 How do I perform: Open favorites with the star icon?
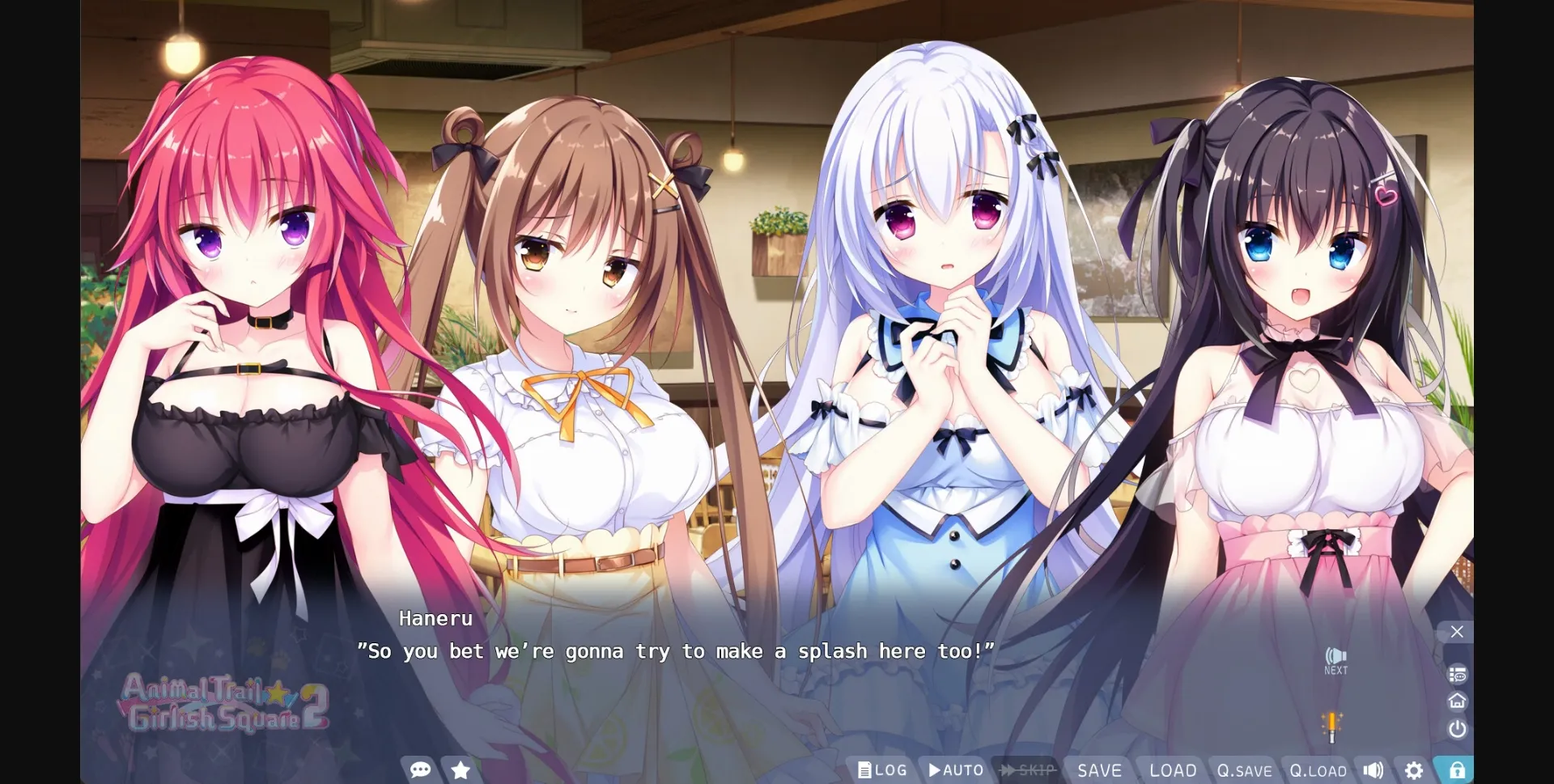coord(460,770)
